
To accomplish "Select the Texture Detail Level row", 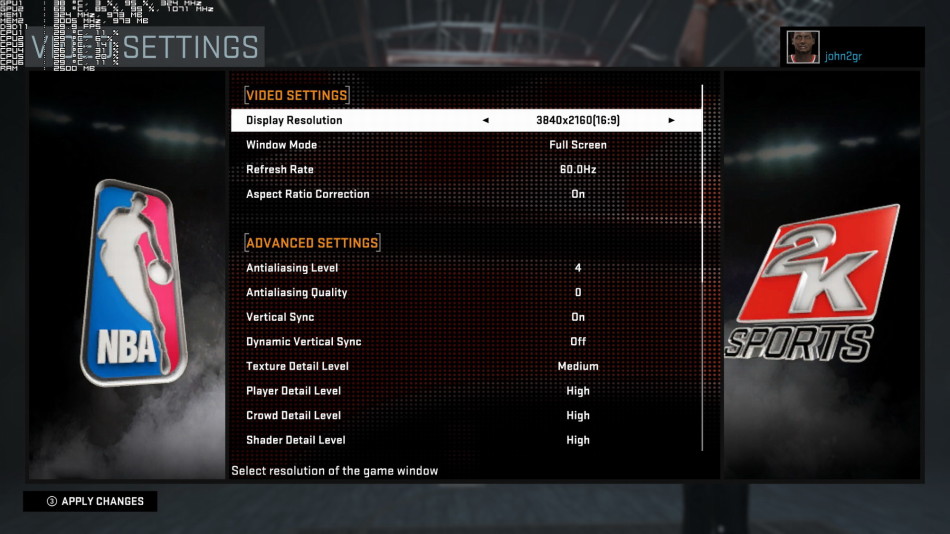I will tap(466, 366).
